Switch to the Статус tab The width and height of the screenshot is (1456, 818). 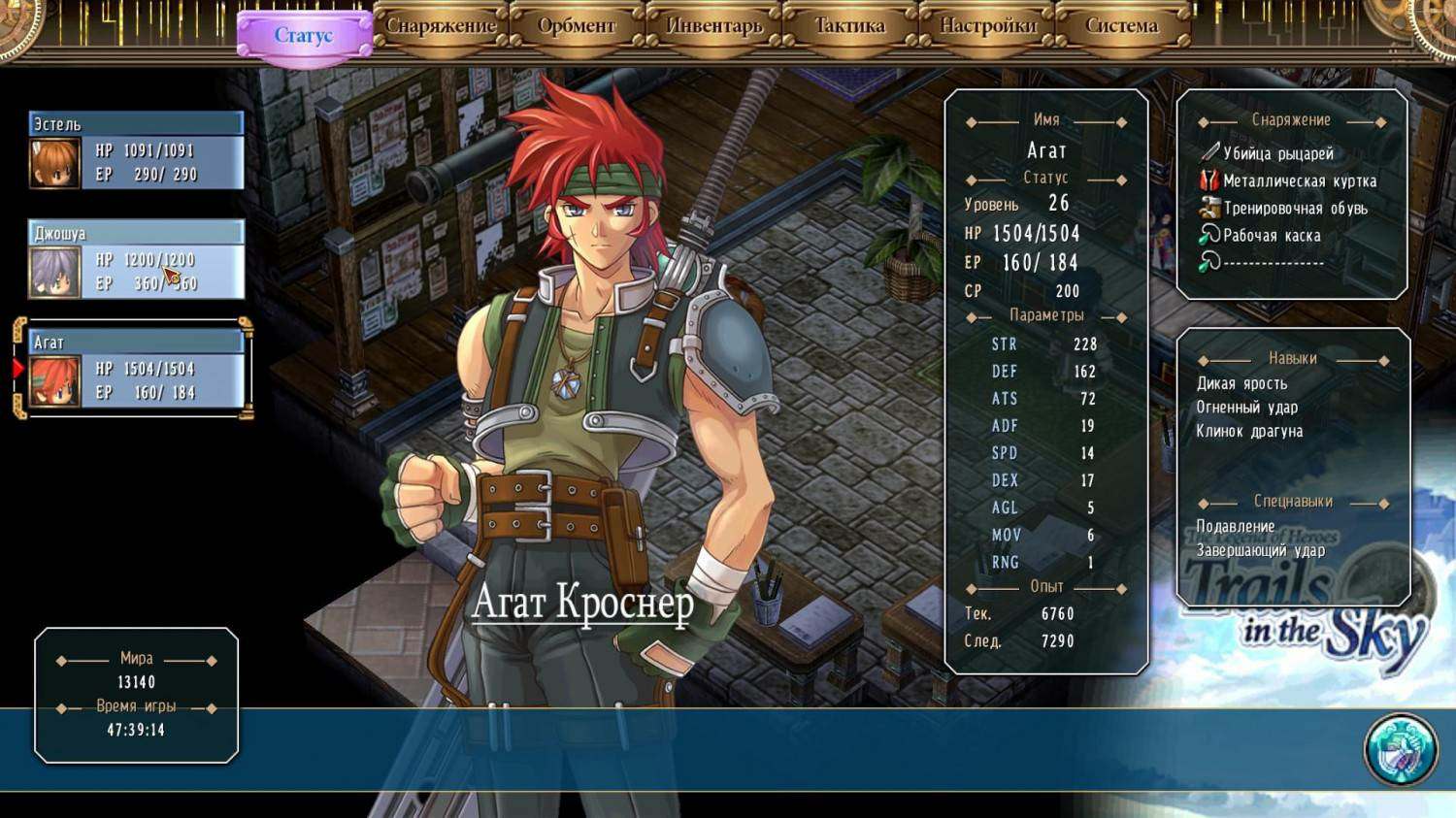pos(304,36)
